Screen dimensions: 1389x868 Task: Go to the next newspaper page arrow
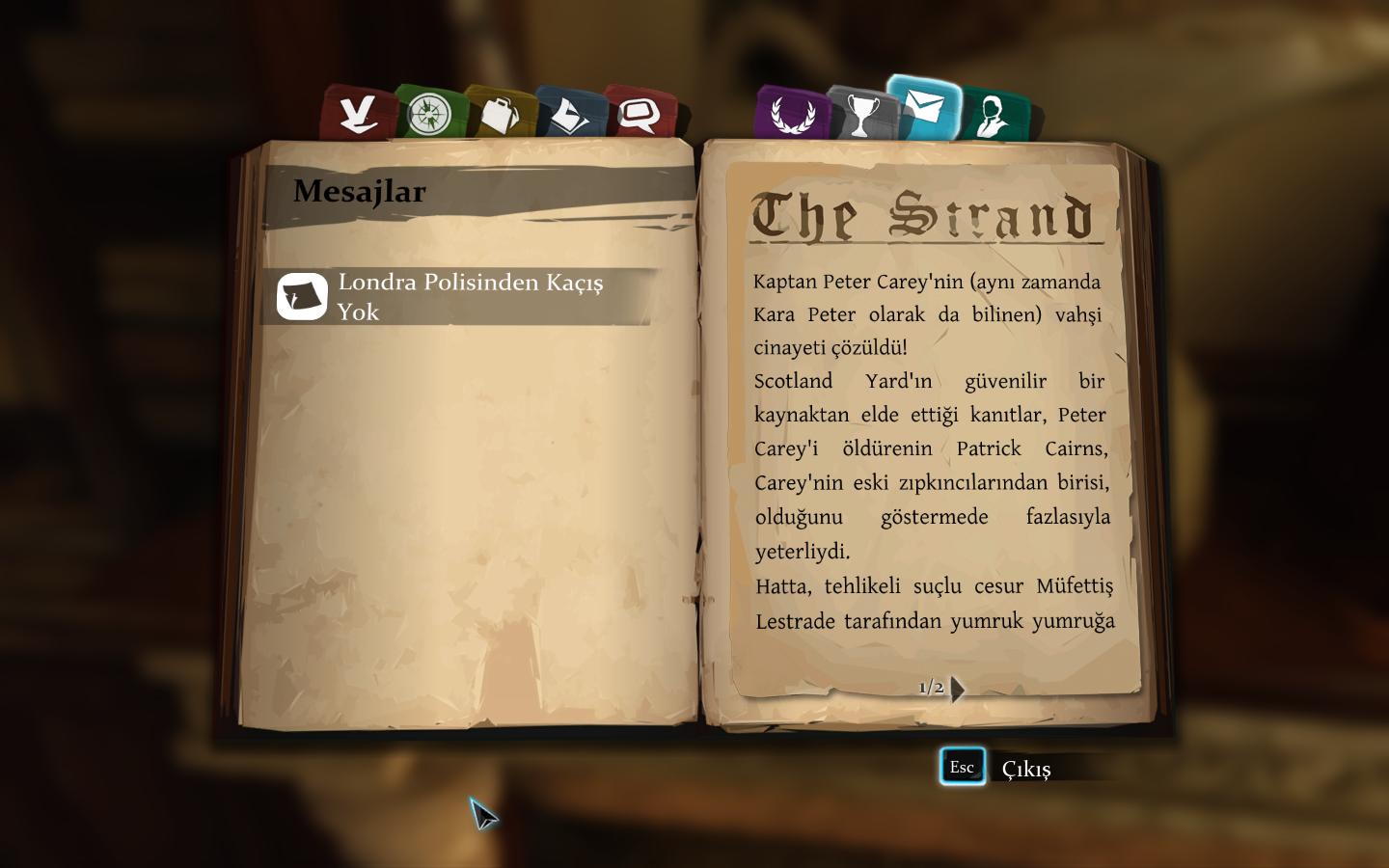pyautogui.click(x=957, y=689)
